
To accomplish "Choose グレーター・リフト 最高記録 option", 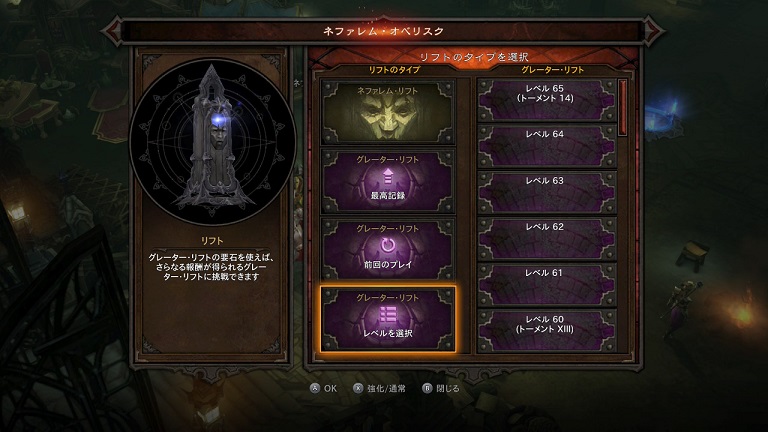I will pos(387,177).
